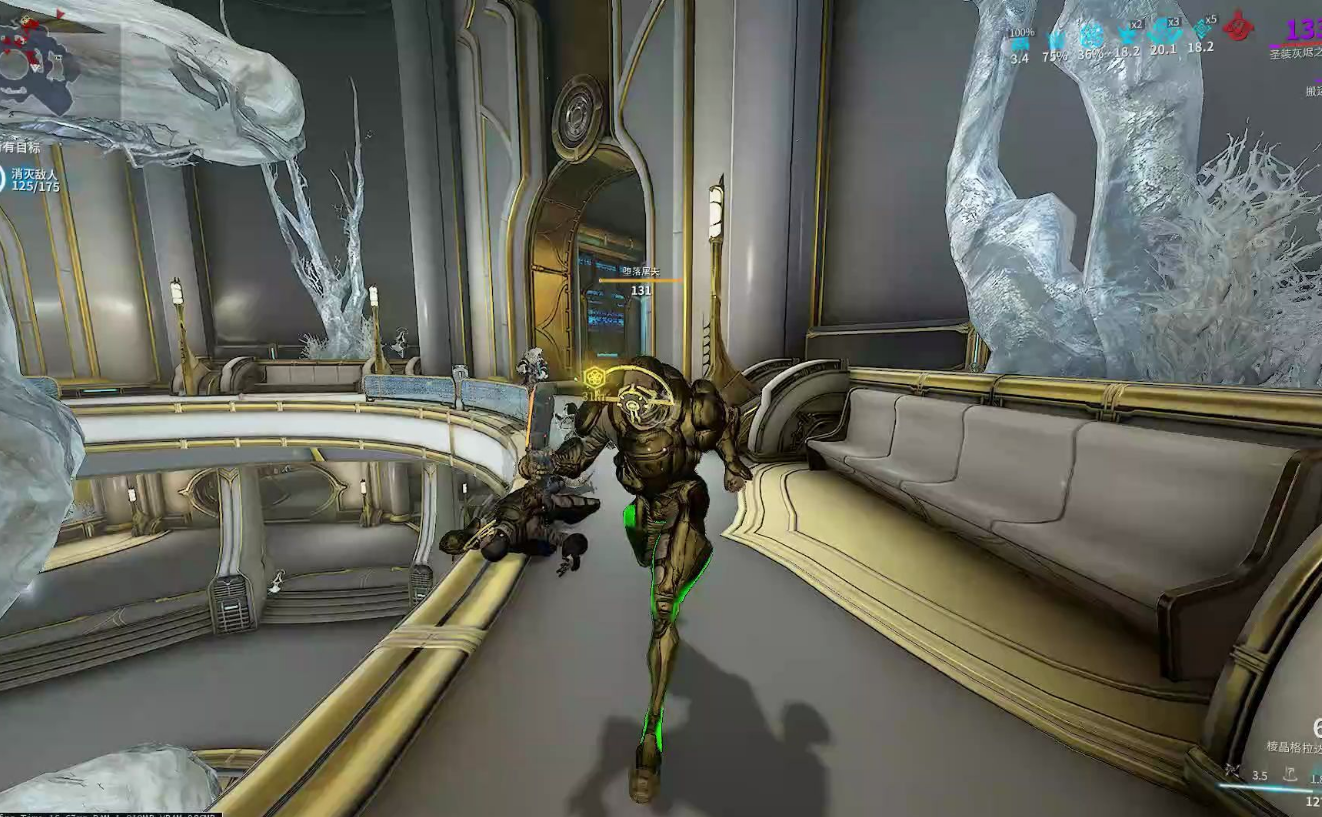Select the buff icon showing 75%
This screenshot has height=817, width=1322.
(x=1055, y=42)
